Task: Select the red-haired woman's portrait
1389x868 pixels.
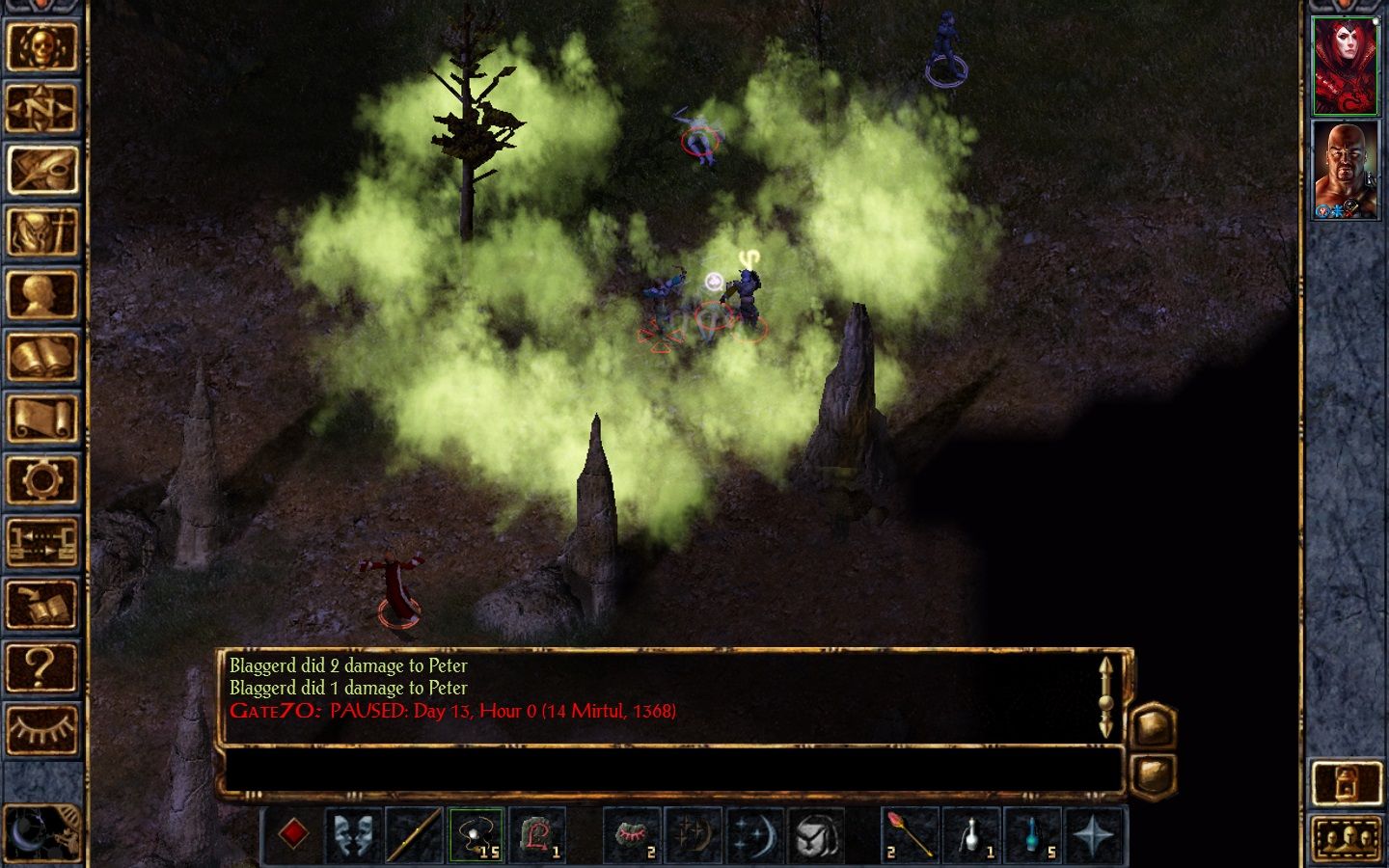Action: [1346, 66]
